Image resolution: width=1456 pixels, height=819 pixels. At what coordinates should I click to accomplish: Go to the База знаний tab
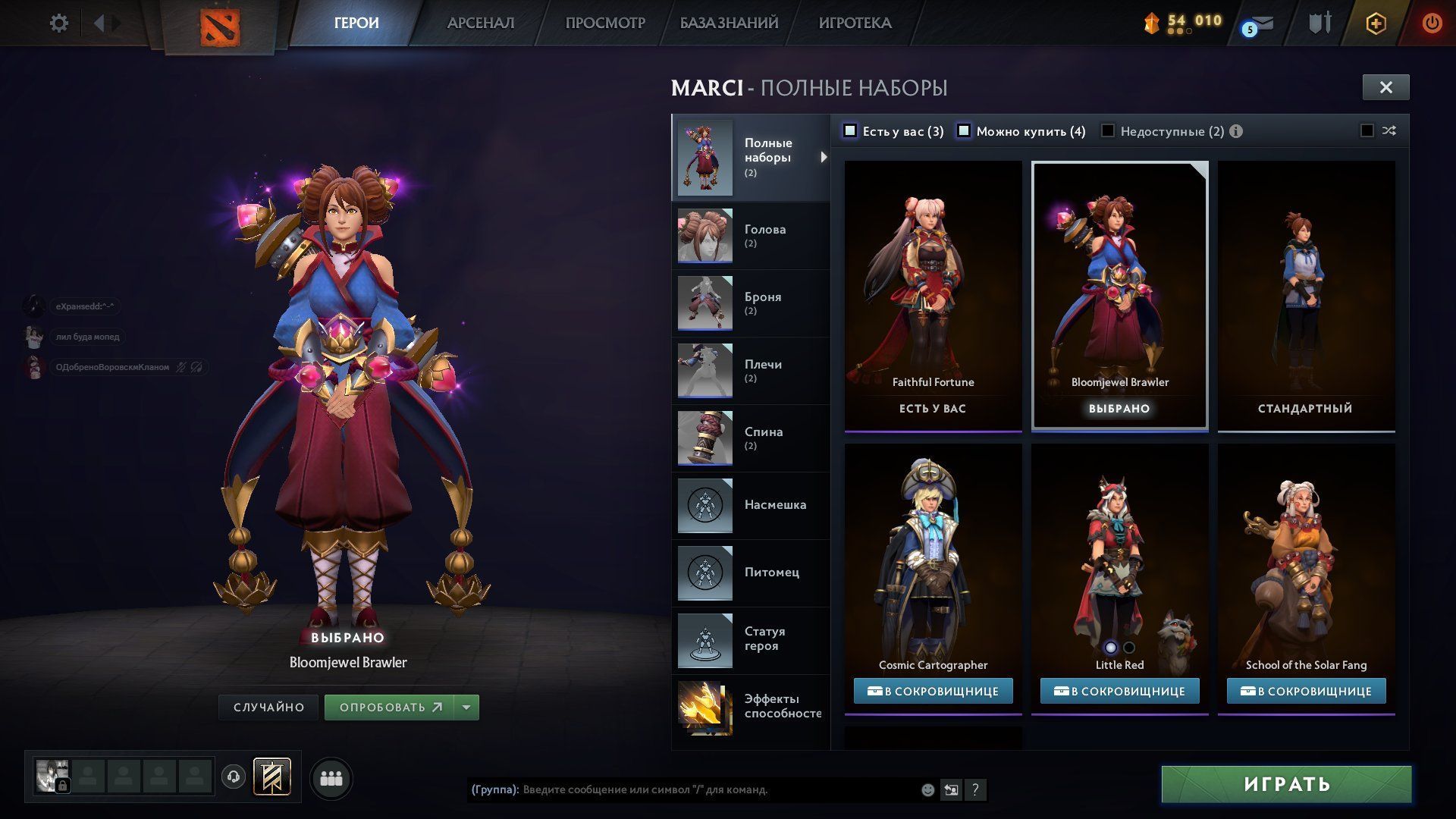[728, 24]
